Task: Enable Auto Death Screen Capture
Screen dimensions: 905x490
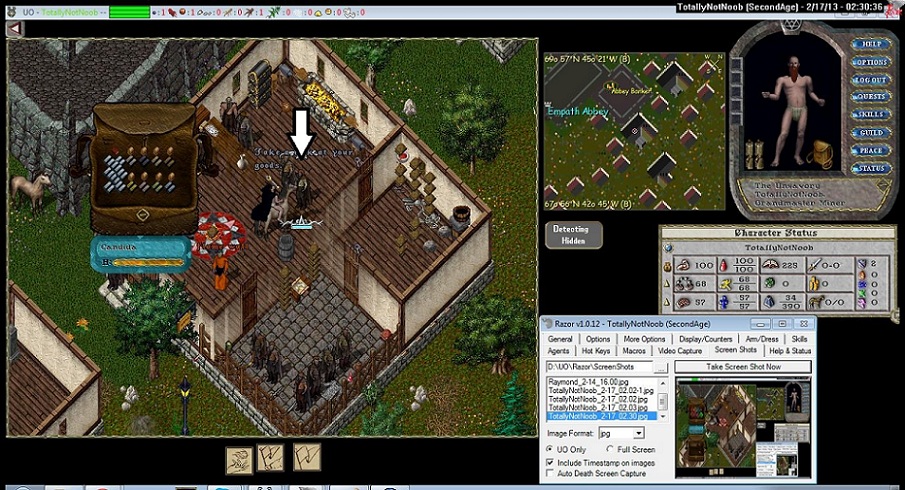Action: 551,474
